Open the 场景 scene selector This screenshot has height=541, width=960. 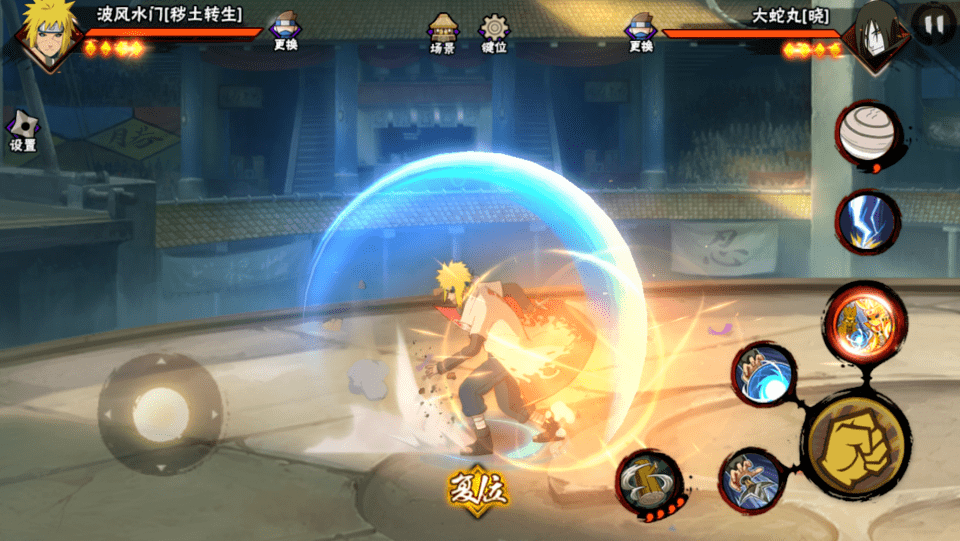[442, 33]
